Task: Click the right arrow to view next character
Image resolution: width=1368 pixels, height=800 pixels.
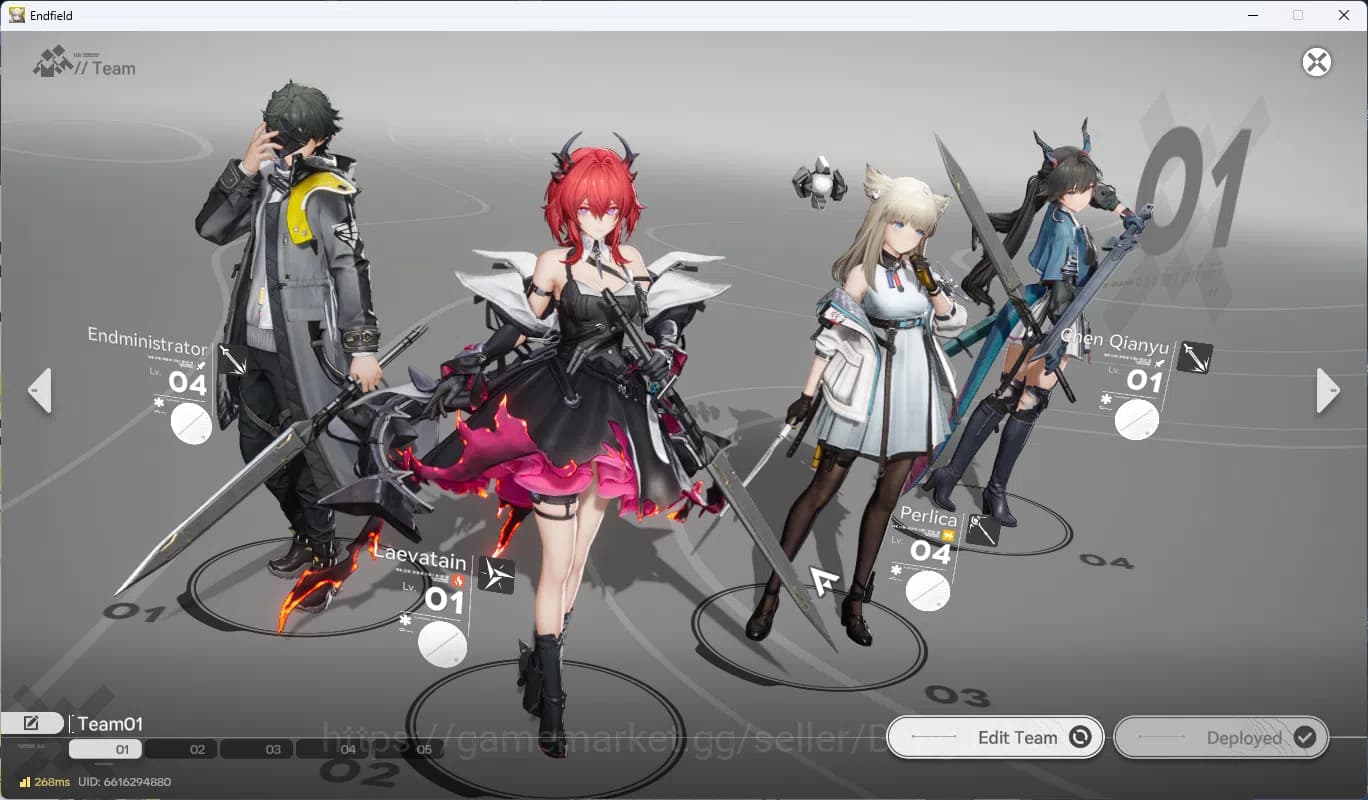Action: tap(1327, 391)
